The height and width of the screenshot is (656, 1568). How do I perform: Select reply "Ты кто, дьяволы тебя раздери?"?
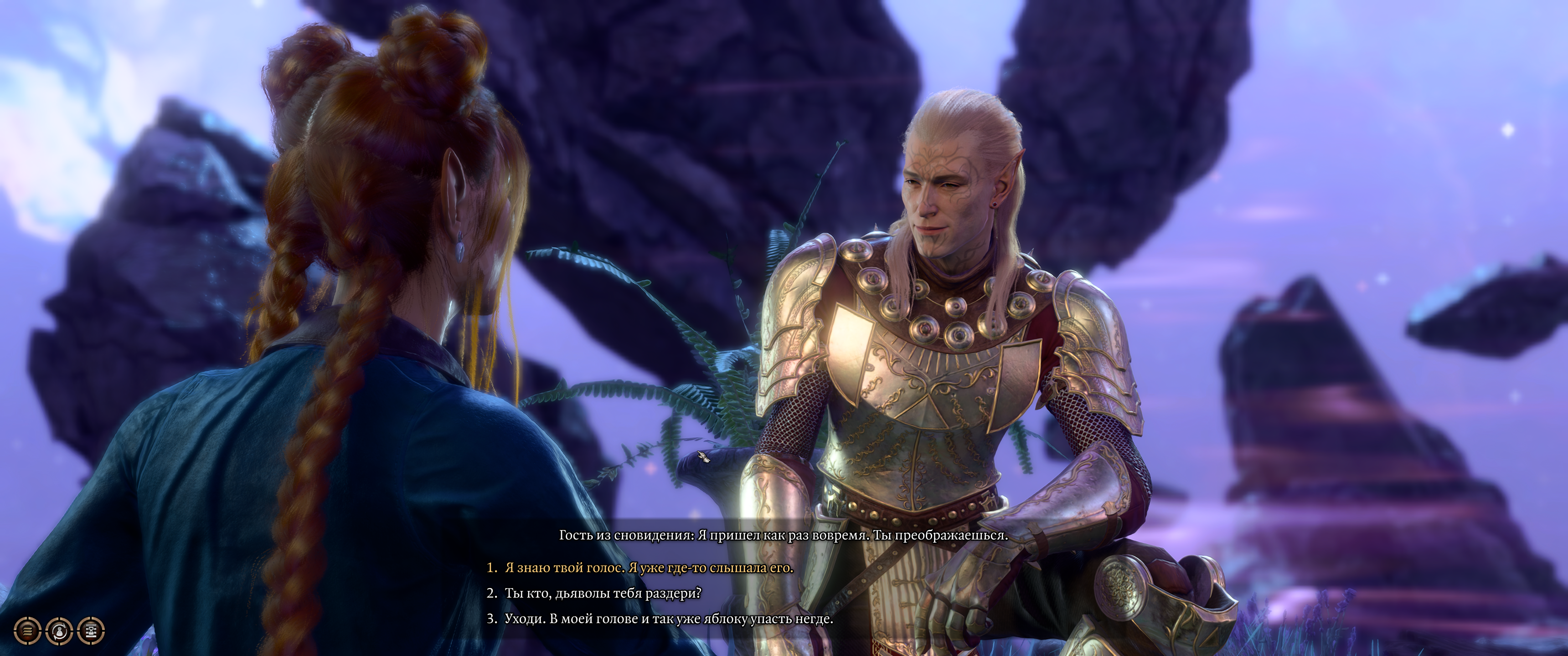tap(603, 593)
